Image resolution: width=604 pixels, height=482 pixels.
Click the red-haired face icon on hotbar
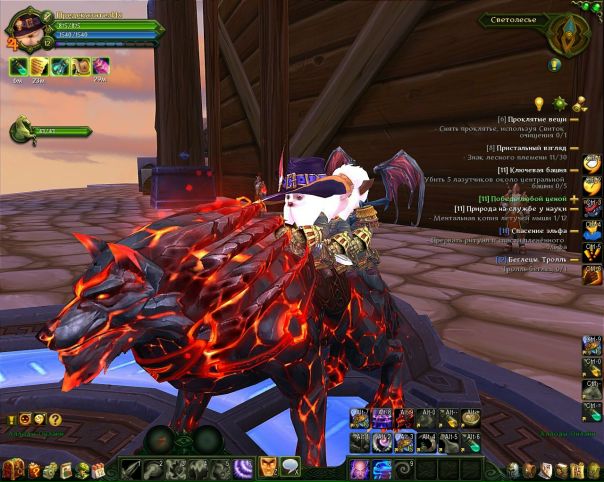[268, 466]
